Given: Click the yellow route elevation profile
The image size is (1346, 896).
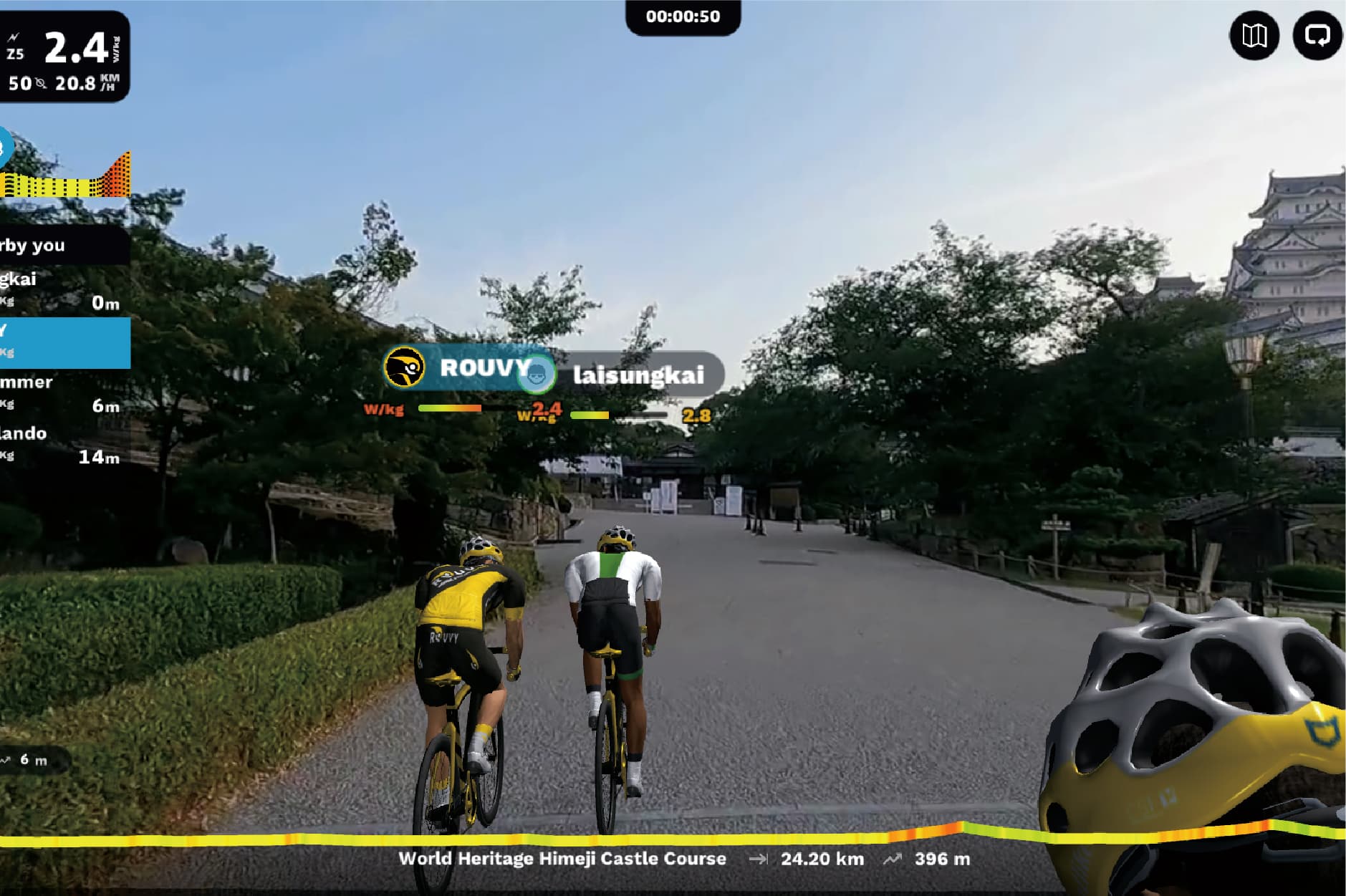Looking at the screenshot, I should tap(672, 837).
